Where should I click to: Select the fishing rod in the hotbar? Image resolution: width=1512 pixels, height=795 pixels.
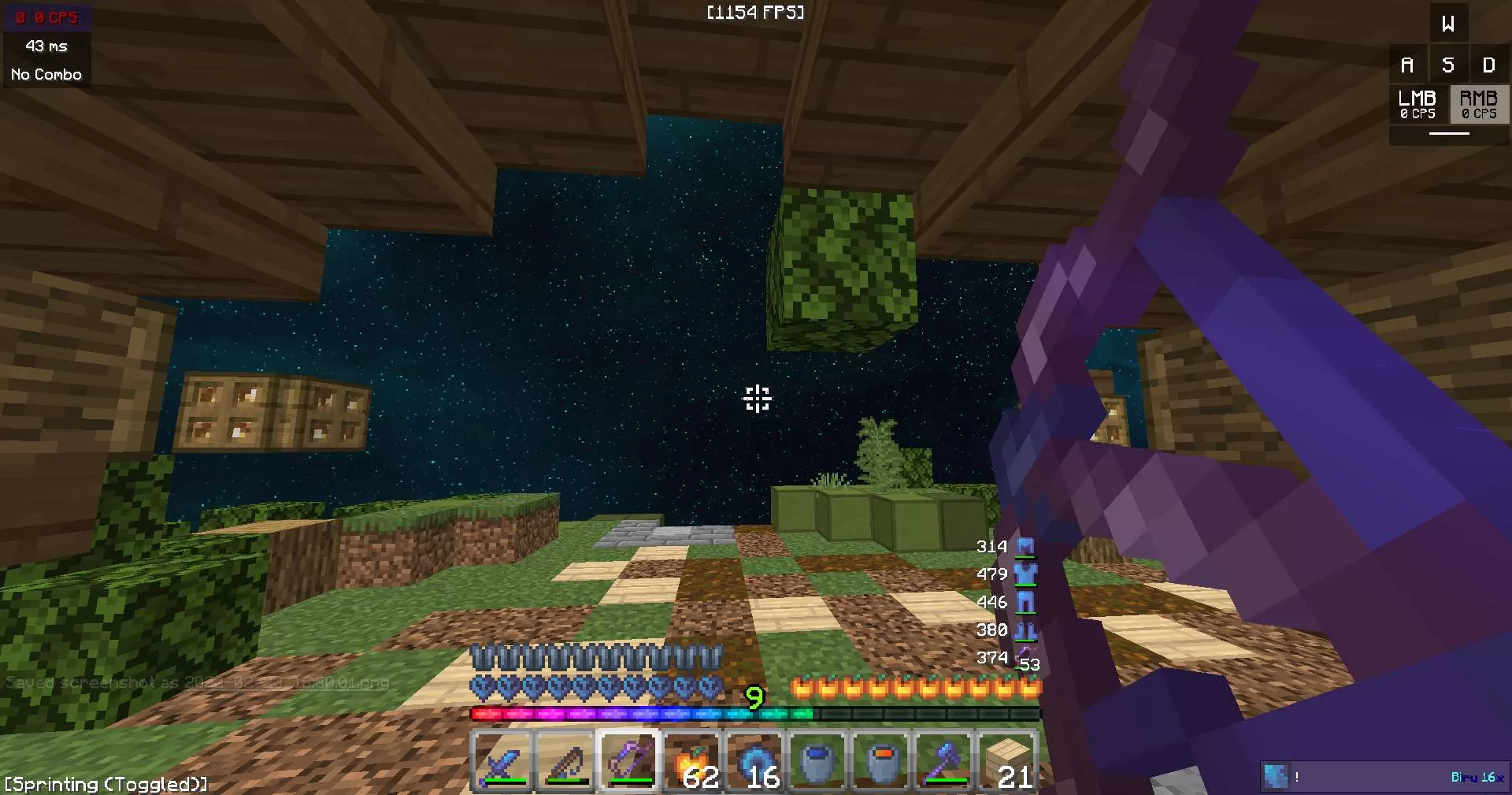[565, 759]
